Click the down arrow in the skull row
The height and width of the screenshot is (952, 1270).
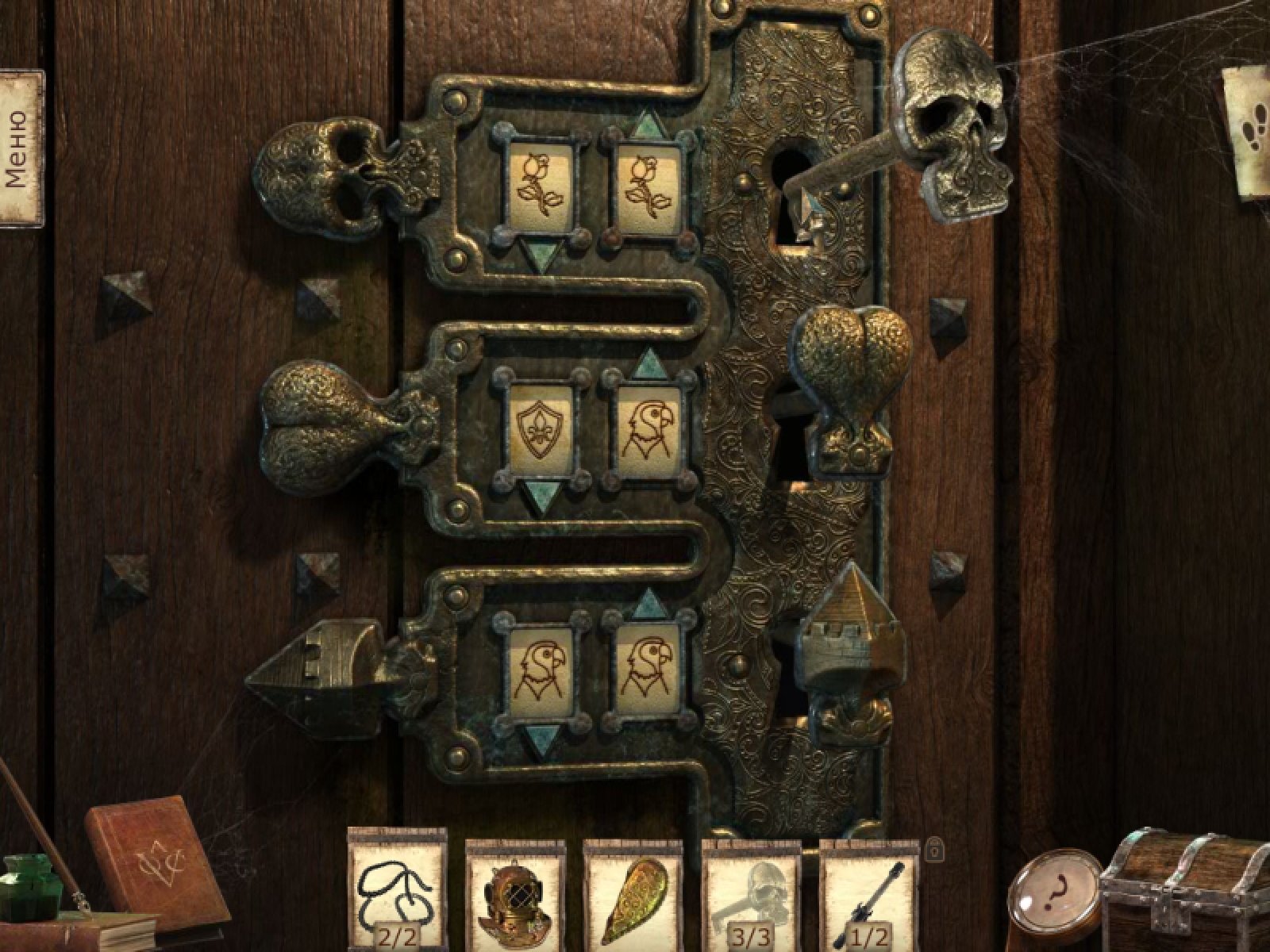(543, 255)
